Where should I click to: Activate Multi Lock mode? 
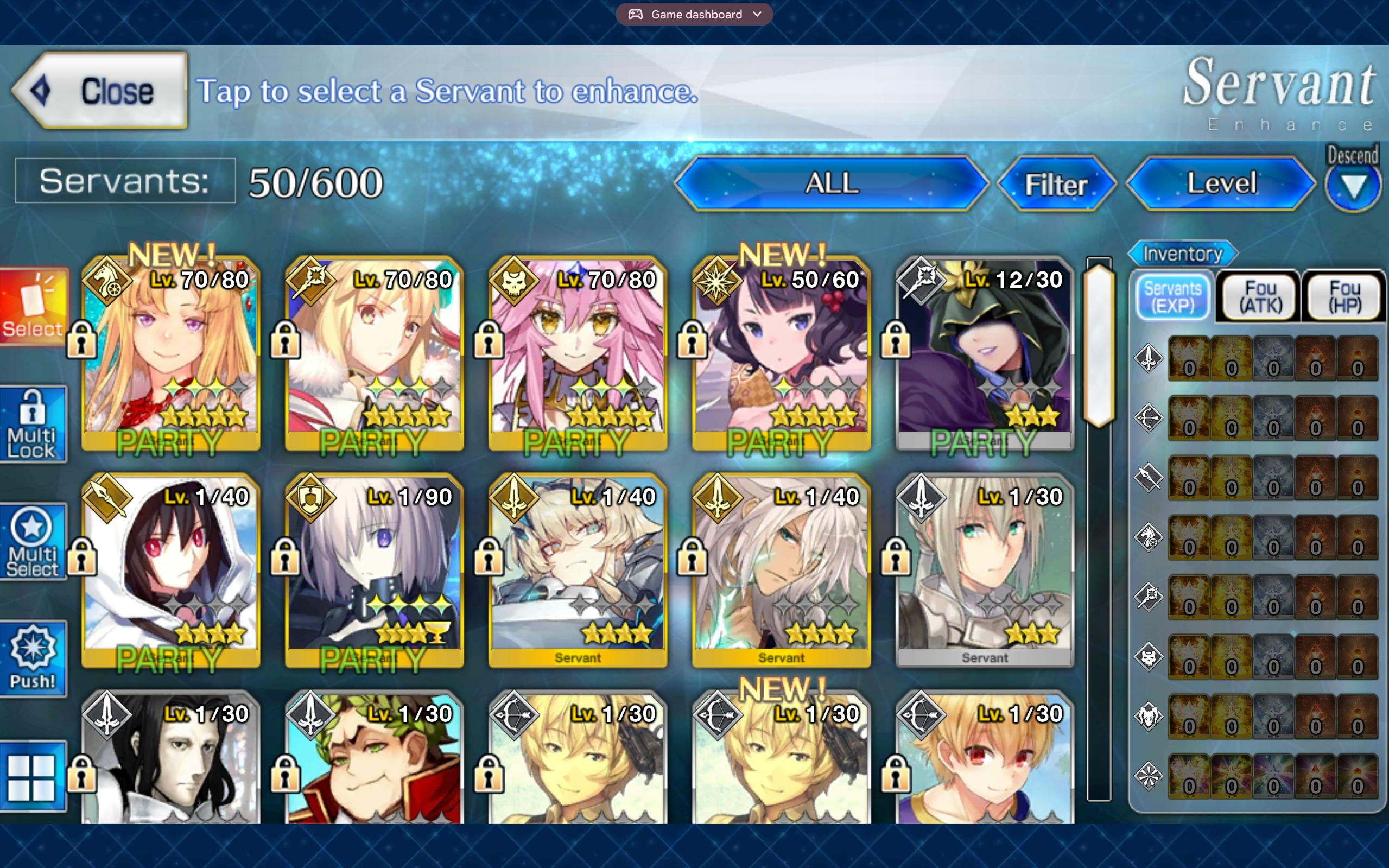coord(33,425)
